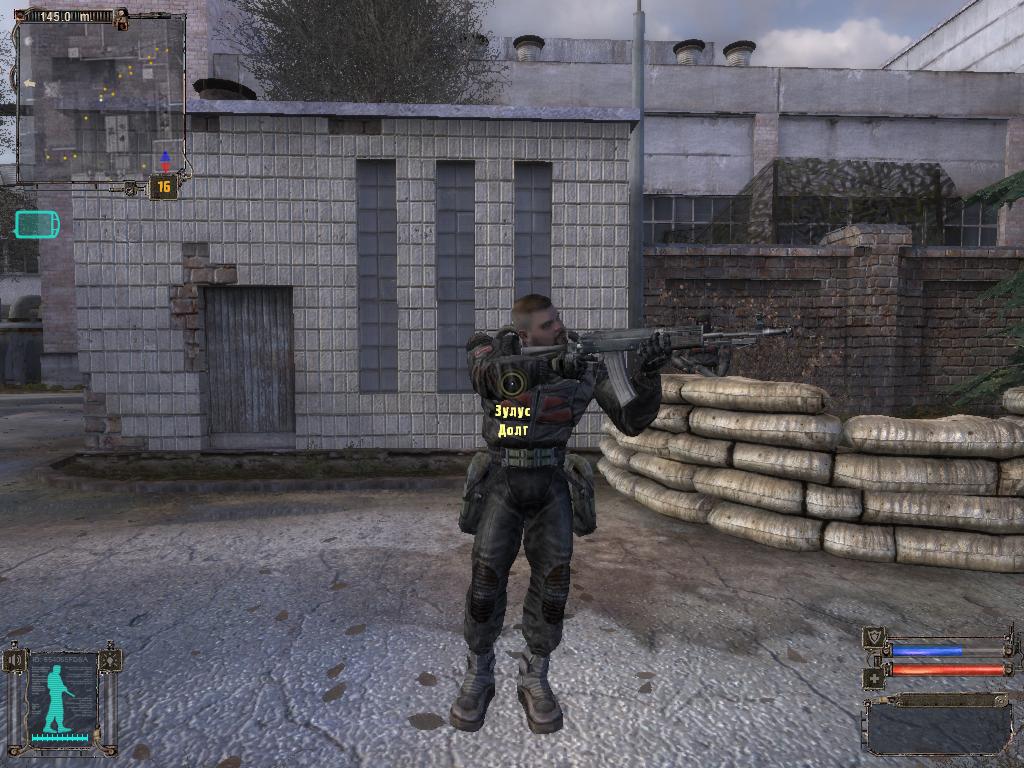The height and width of the screenshot is (768, 1024).
Task: Click the health cross icon
Action: pos(874,677)
